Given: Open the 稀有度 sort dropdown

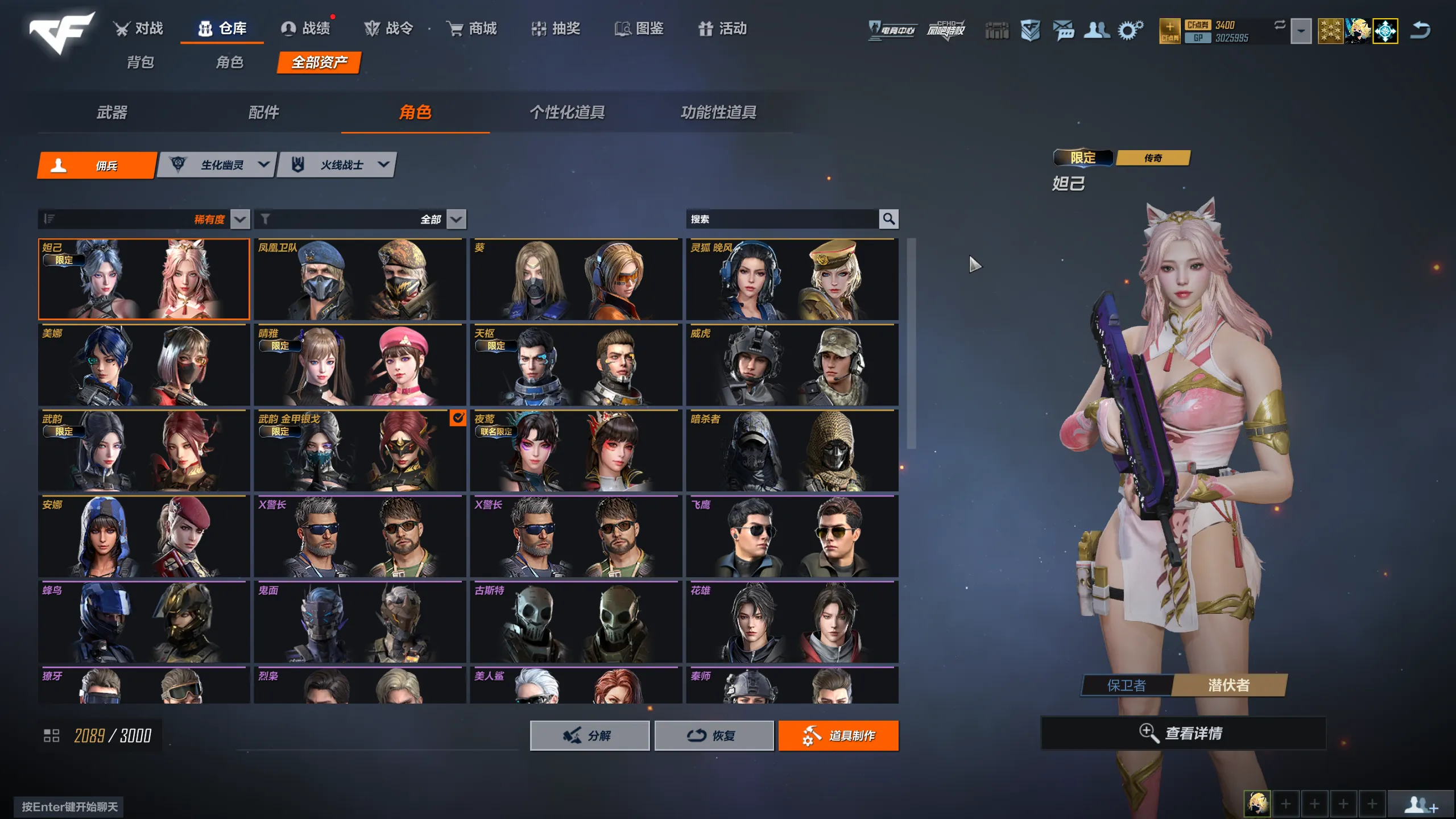Looking at the screenshot, I should pos(240,219).
